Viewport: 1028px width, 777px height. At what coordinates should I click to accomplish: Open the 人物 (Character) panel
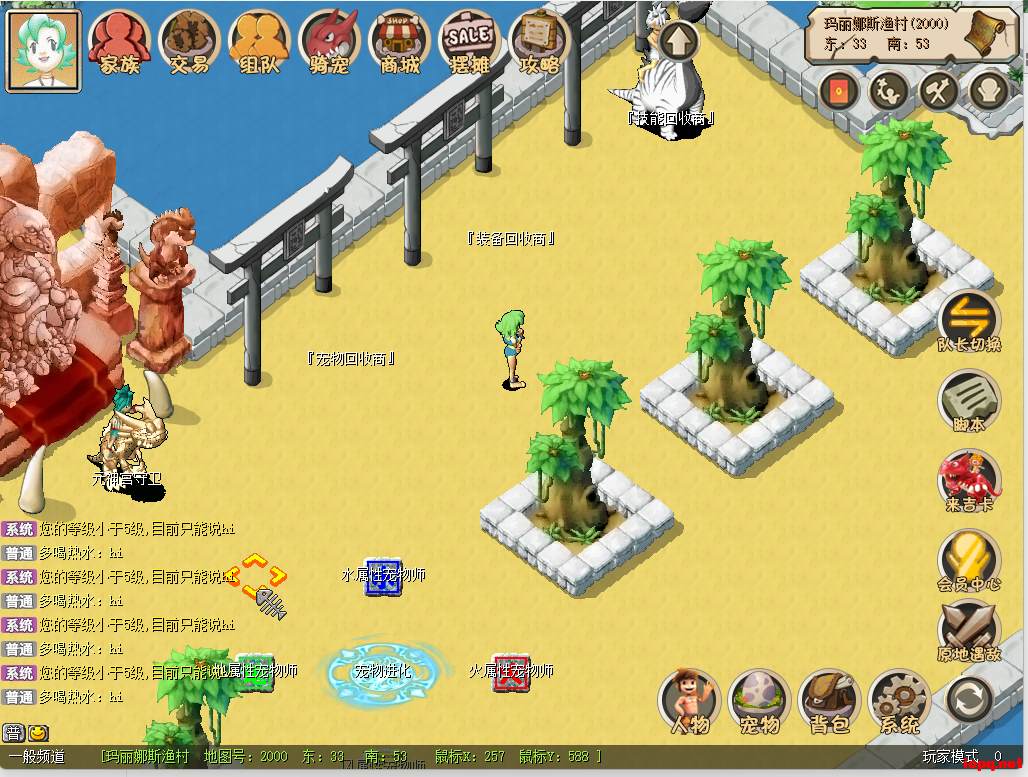click(689, 700)
